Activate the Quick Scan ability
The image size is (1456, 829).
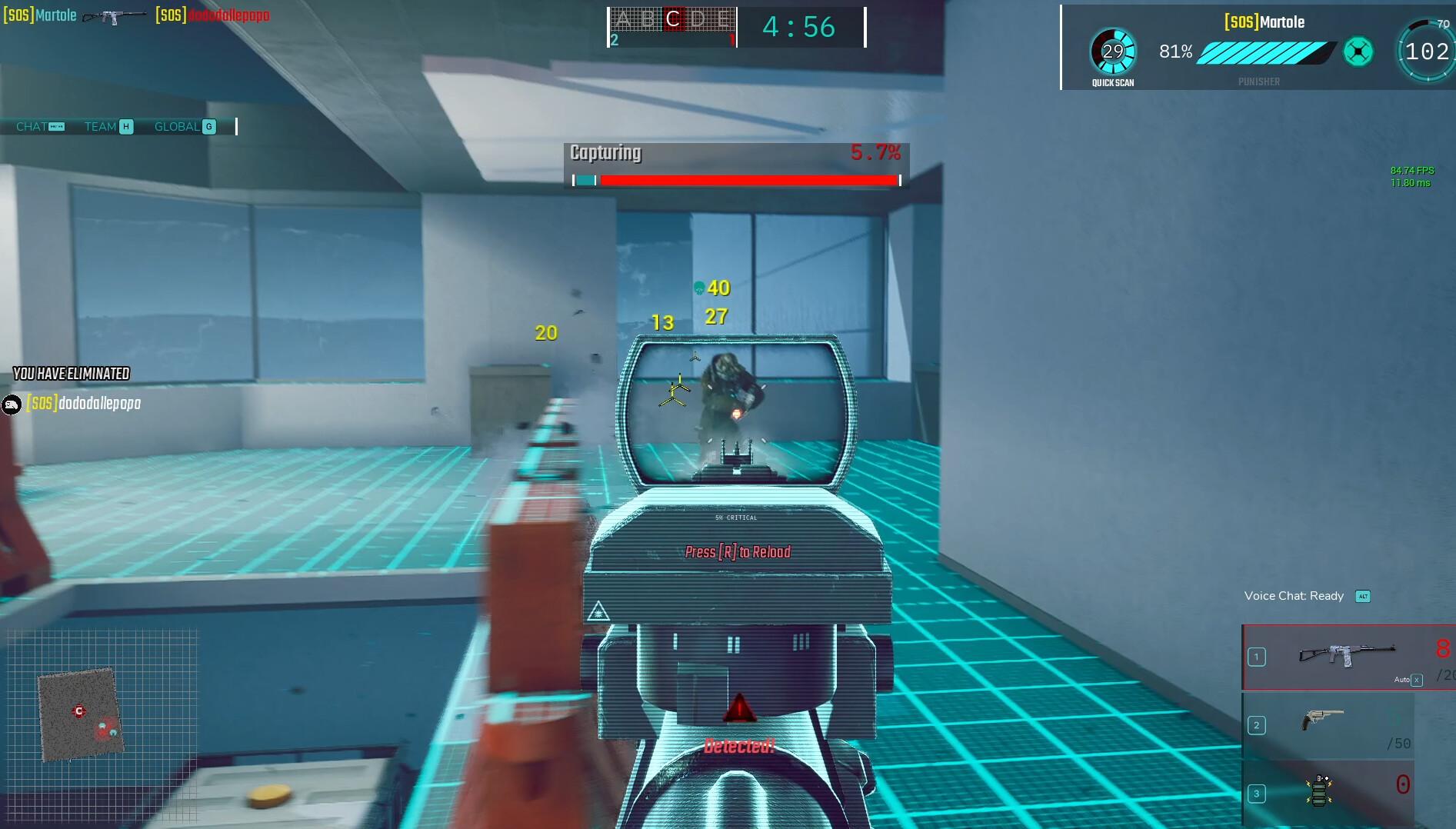coord(1113,52)
